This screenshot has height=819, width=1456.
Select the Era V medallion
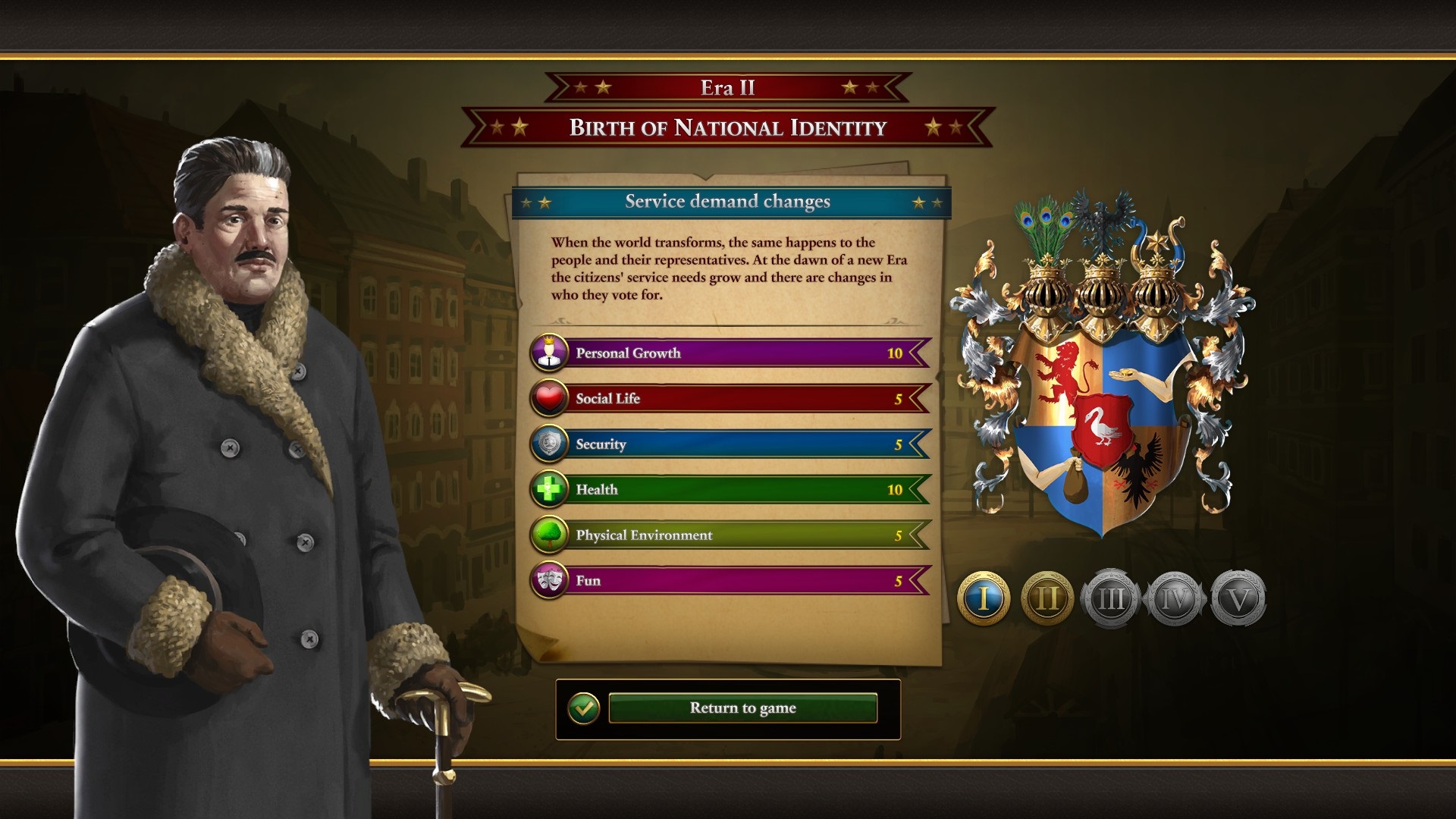(1238, 598)
